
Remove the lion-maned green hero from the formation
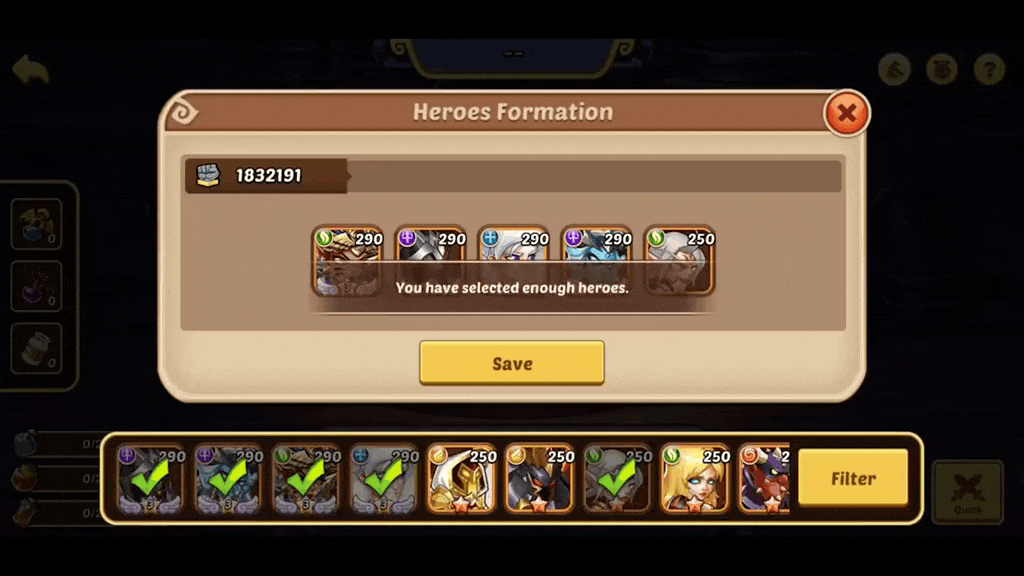(347, 260)
